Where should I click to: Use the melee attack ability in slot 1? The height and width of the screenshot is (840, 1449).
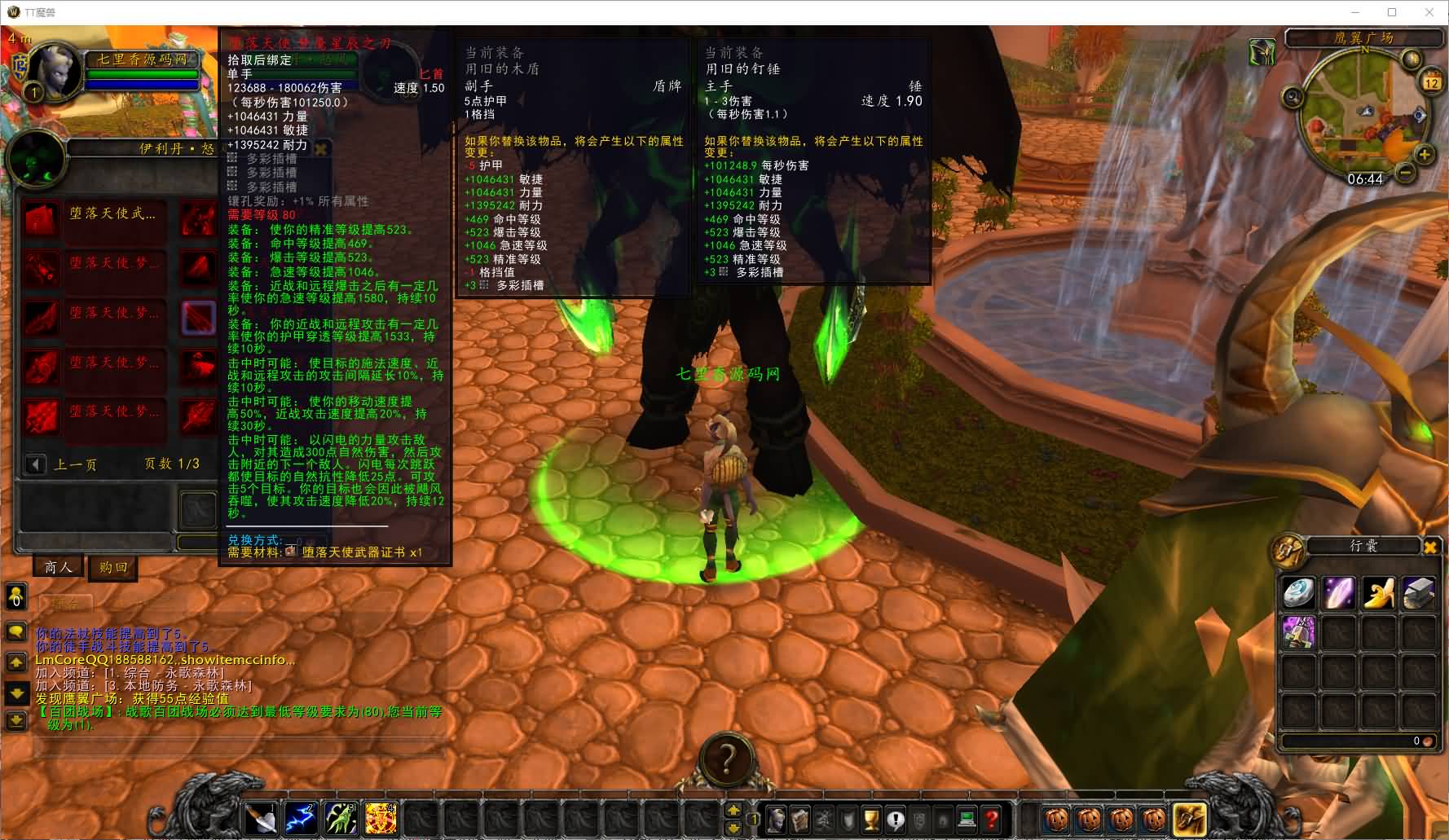(262, 818)
